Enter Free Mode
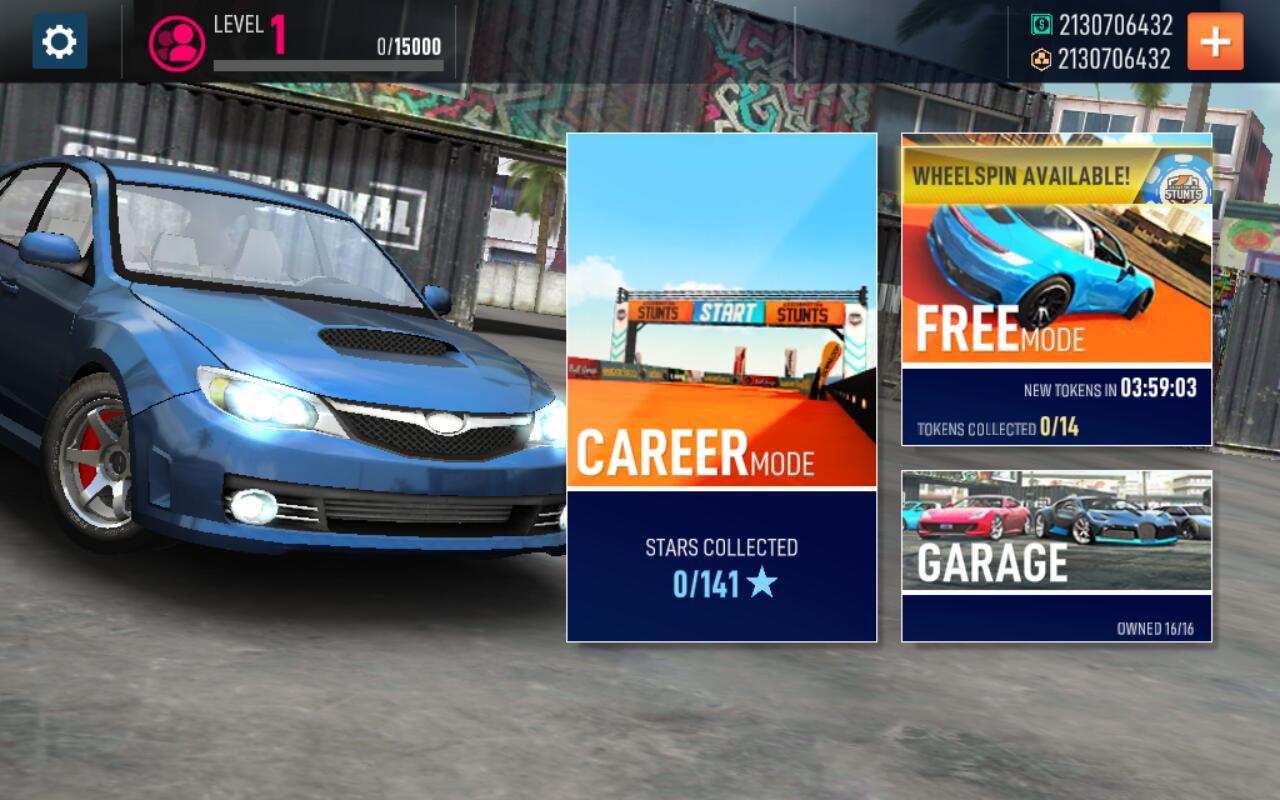This screenshot has width=1280, height=800. tap(1056, 300)
